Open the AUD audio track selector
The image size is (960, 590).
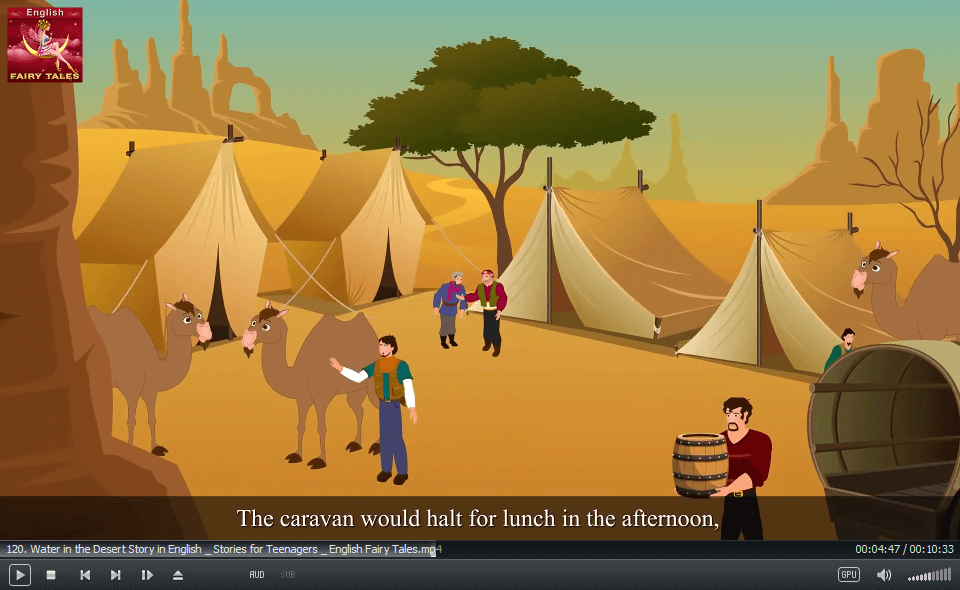point(257,575)
